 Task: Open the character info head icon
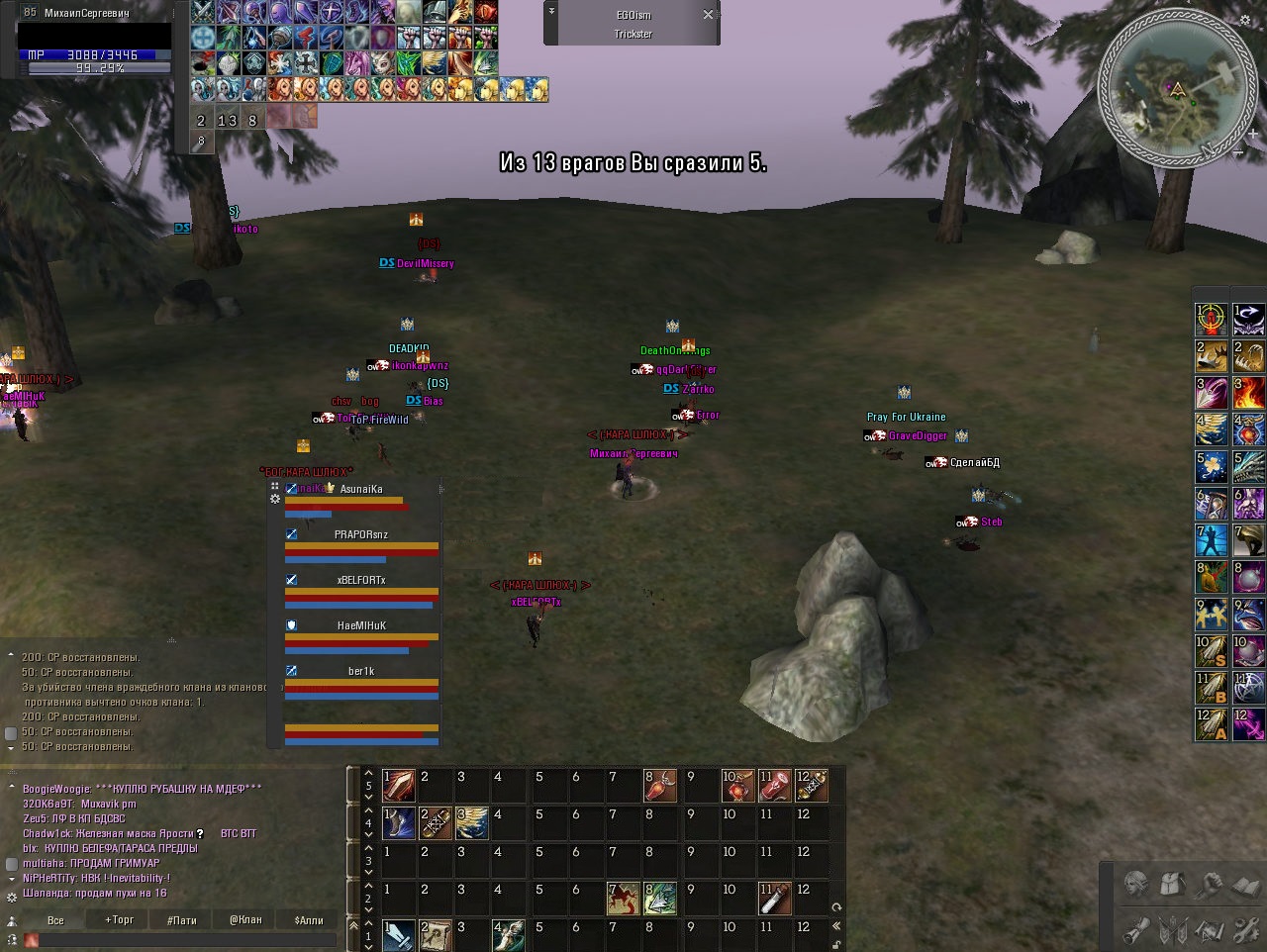1135,884
